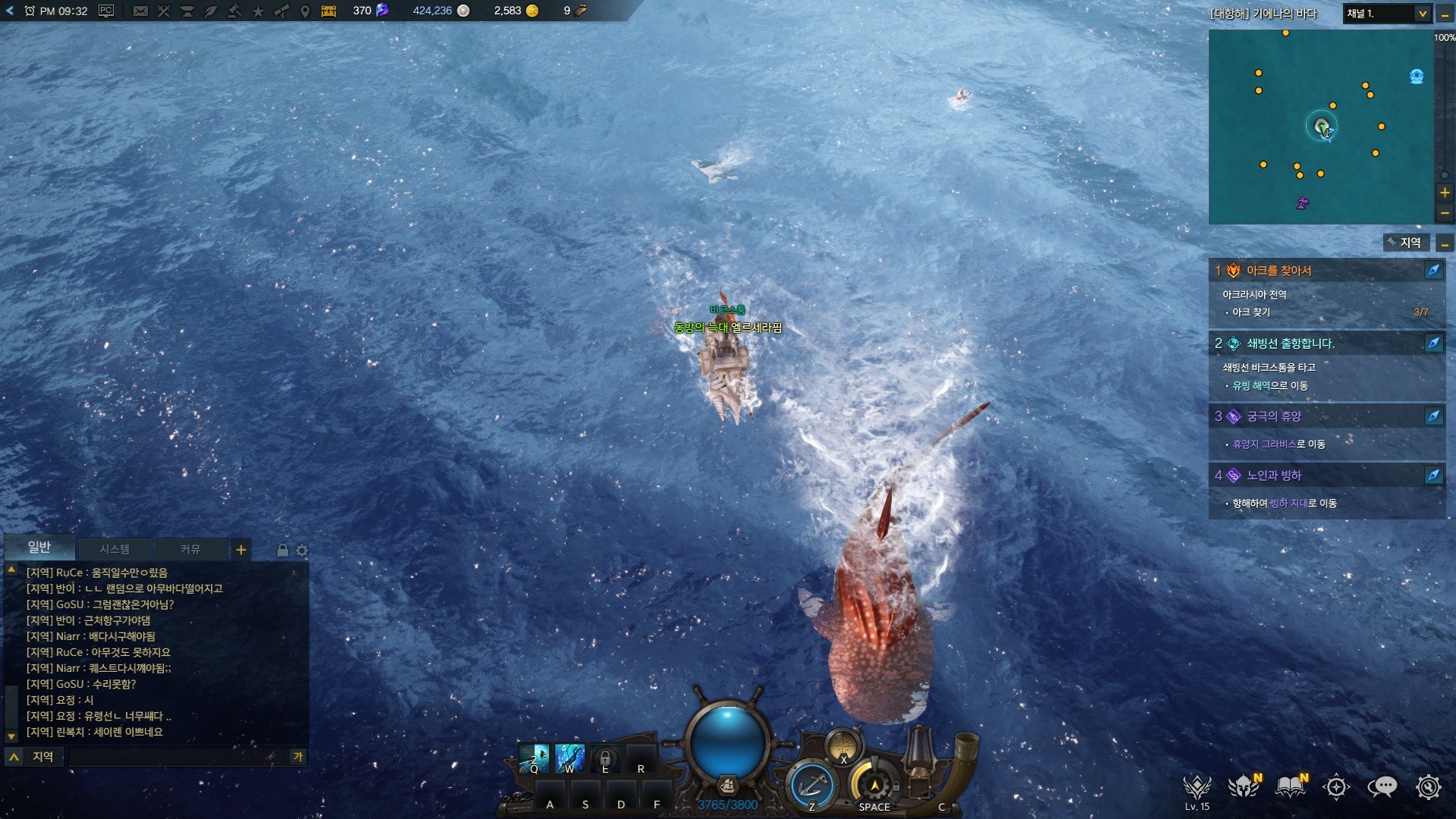The width and height of the screenshot is (1456, 819).
Task: Collapse the quest tracker with minus button
Action: click(x=1445, y=243)
